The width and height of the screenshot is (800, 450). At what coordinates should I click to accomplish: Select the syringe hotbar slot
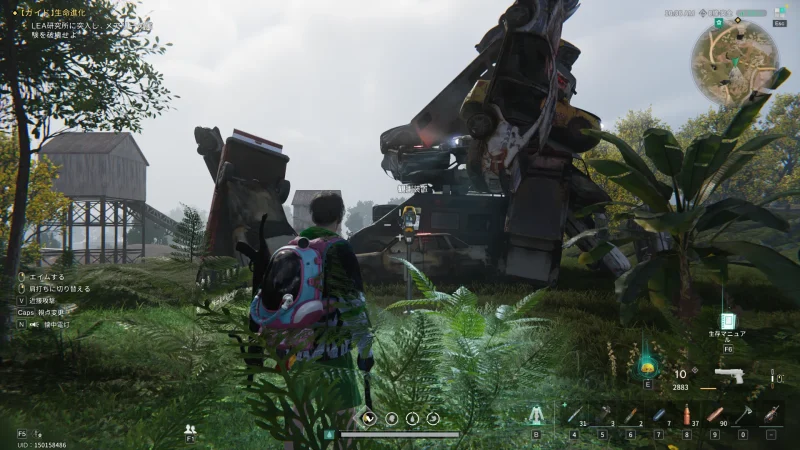click(574, 414)
